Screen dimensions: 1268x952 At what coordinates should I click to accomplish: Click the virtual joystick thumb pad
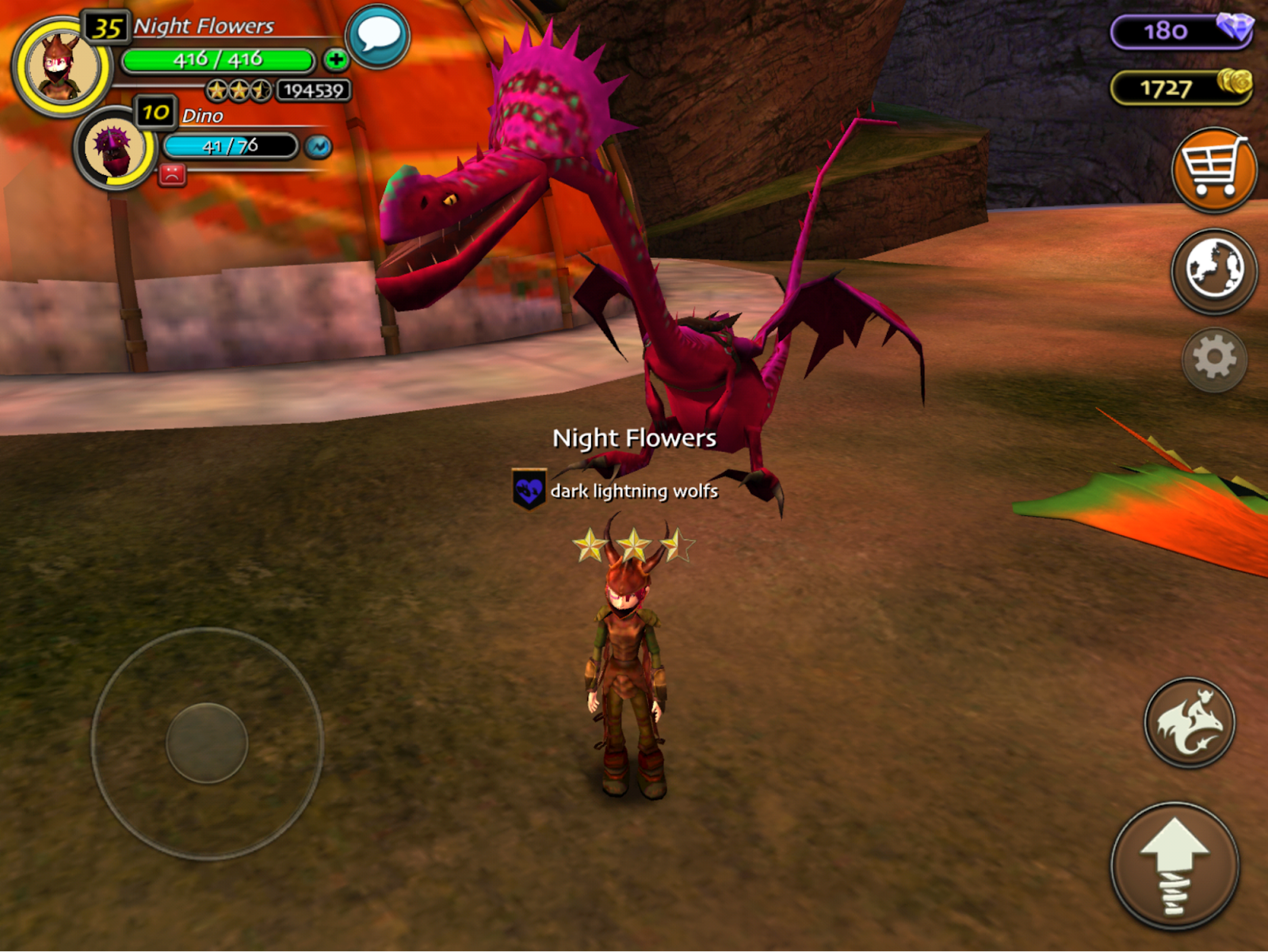pos(207,743)
